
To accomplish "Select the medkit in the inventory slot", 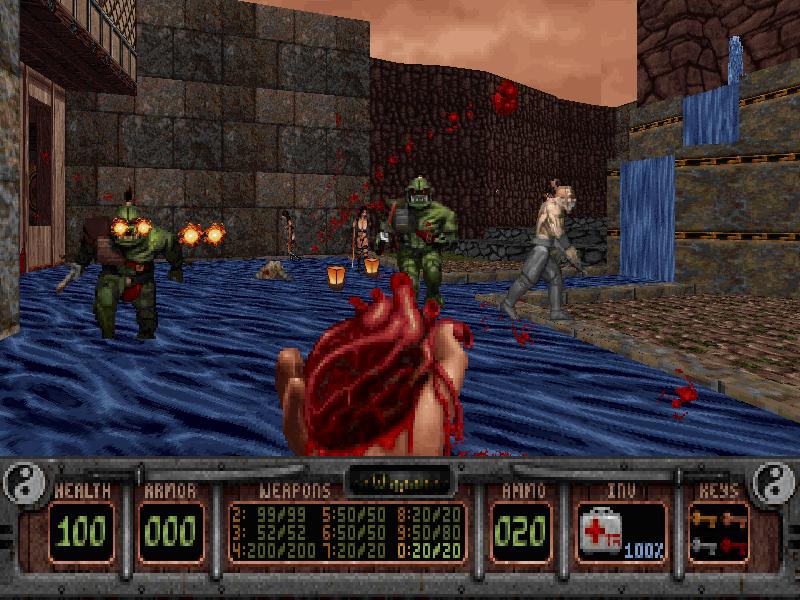I will pos(603,529).
